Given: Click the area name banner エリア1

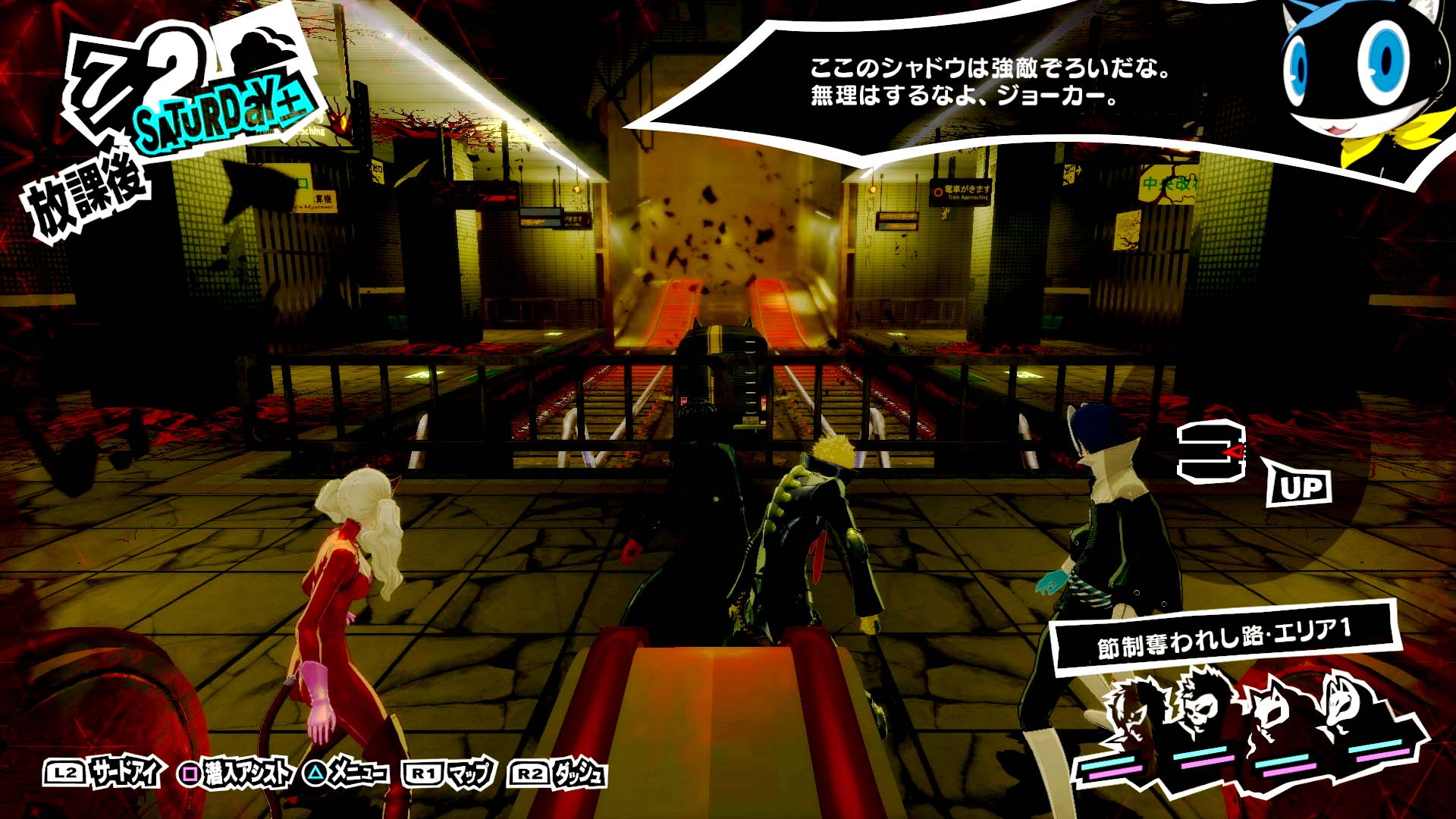Looking at the screenshot, I should pyautogui.click(x=1224, y=637).
